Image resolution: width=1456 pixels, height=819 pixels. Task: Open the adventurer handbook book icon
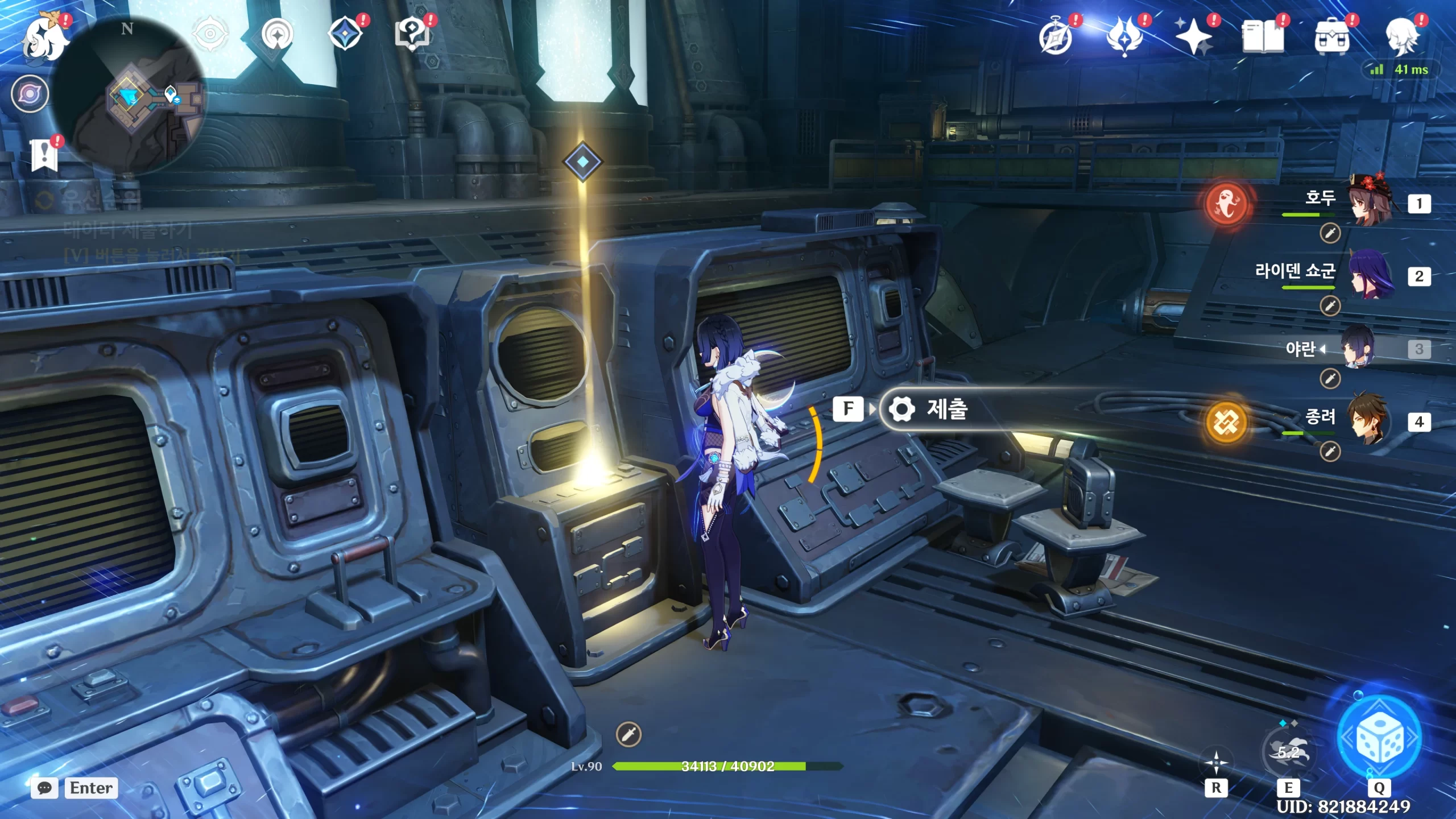point(1263,38)
